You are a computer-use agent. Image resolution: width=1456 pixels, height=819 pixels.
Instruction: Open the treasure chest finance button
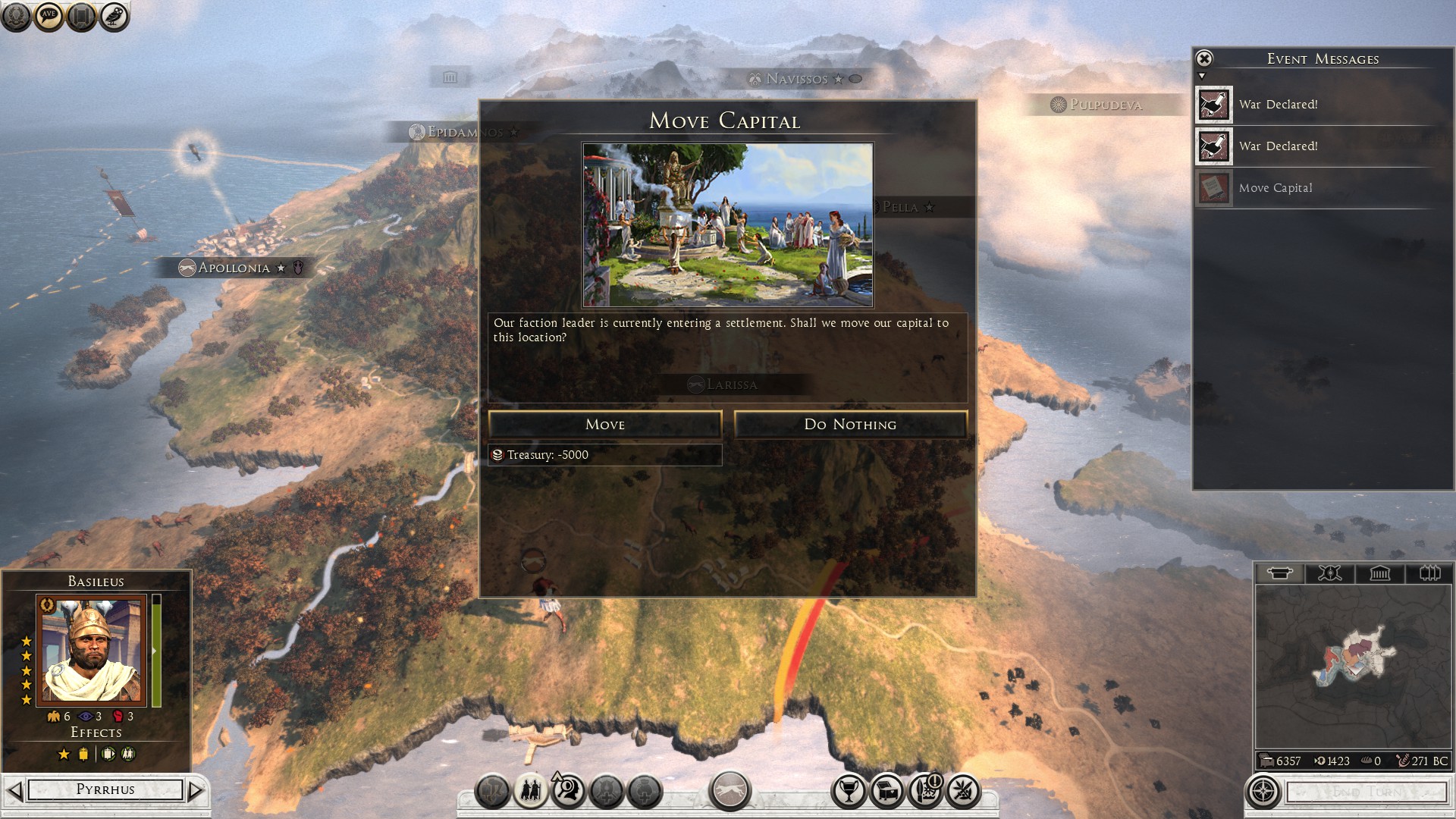(887, 791)
